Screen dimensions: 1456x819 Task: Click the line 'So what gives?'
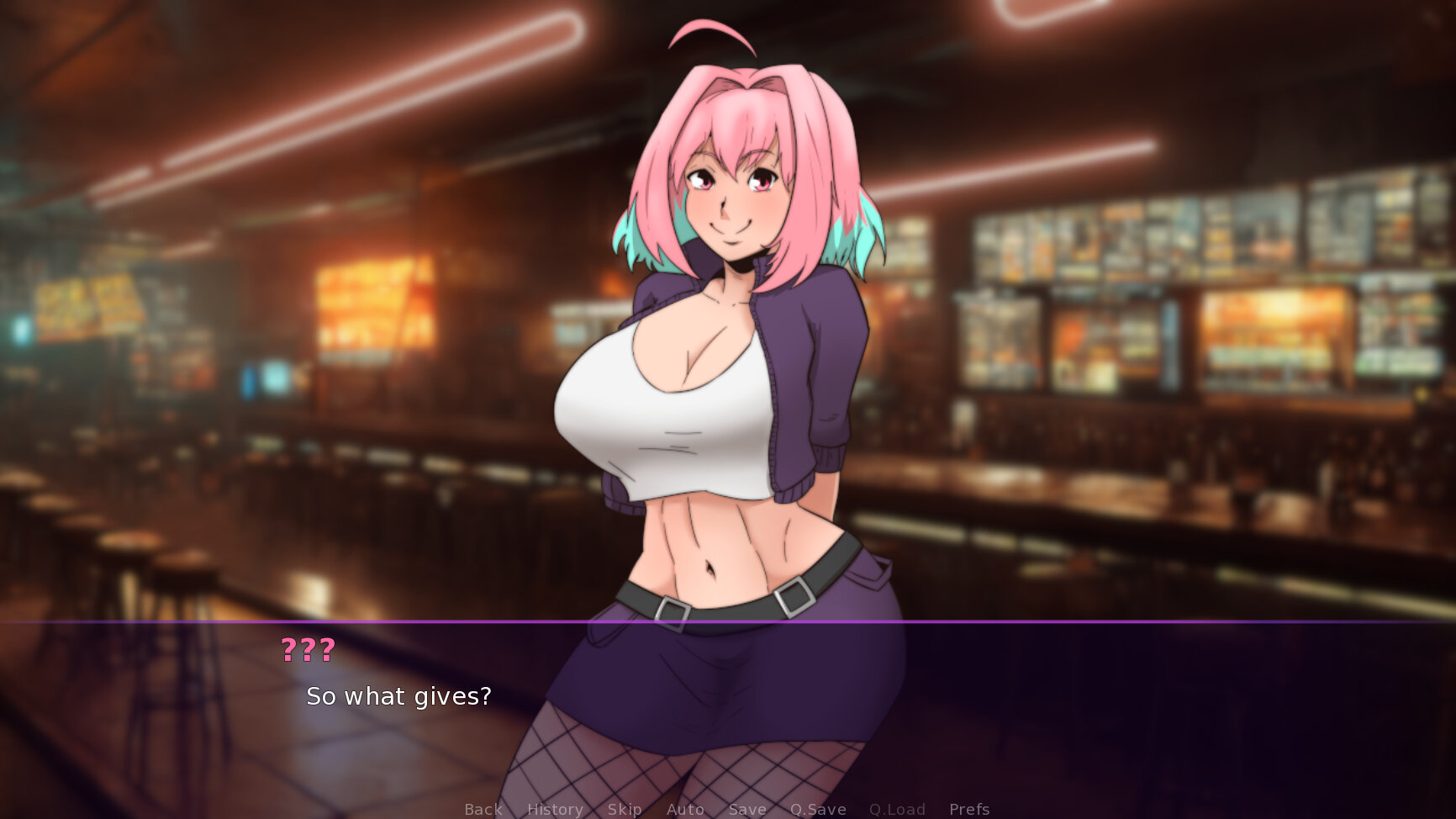(x=398, y=696)
